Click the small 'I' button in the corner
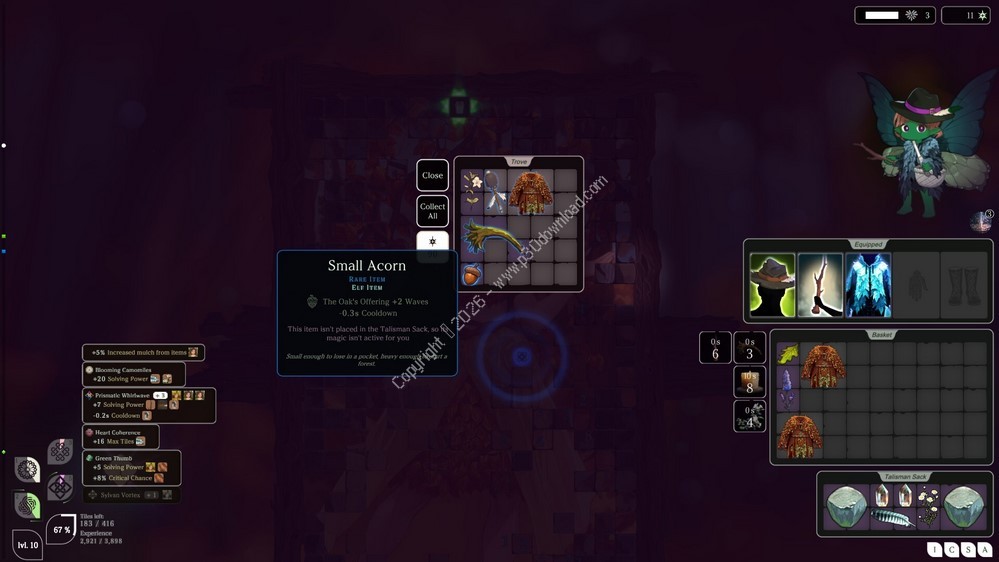 tap(935, 550)
